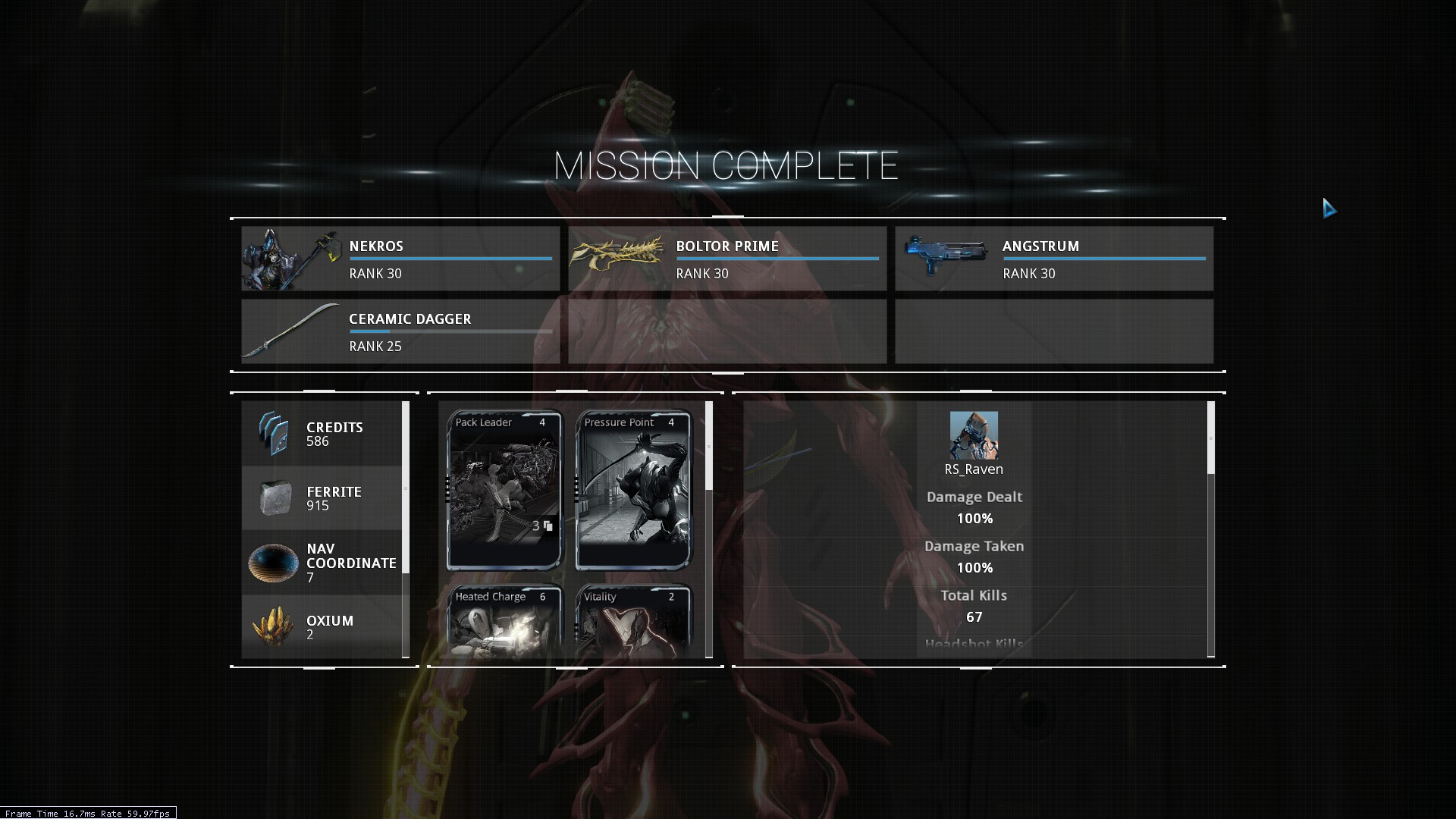Select the Pack Leader mod card
This screenshot has width=1456, height=819.
click(504, 490)
